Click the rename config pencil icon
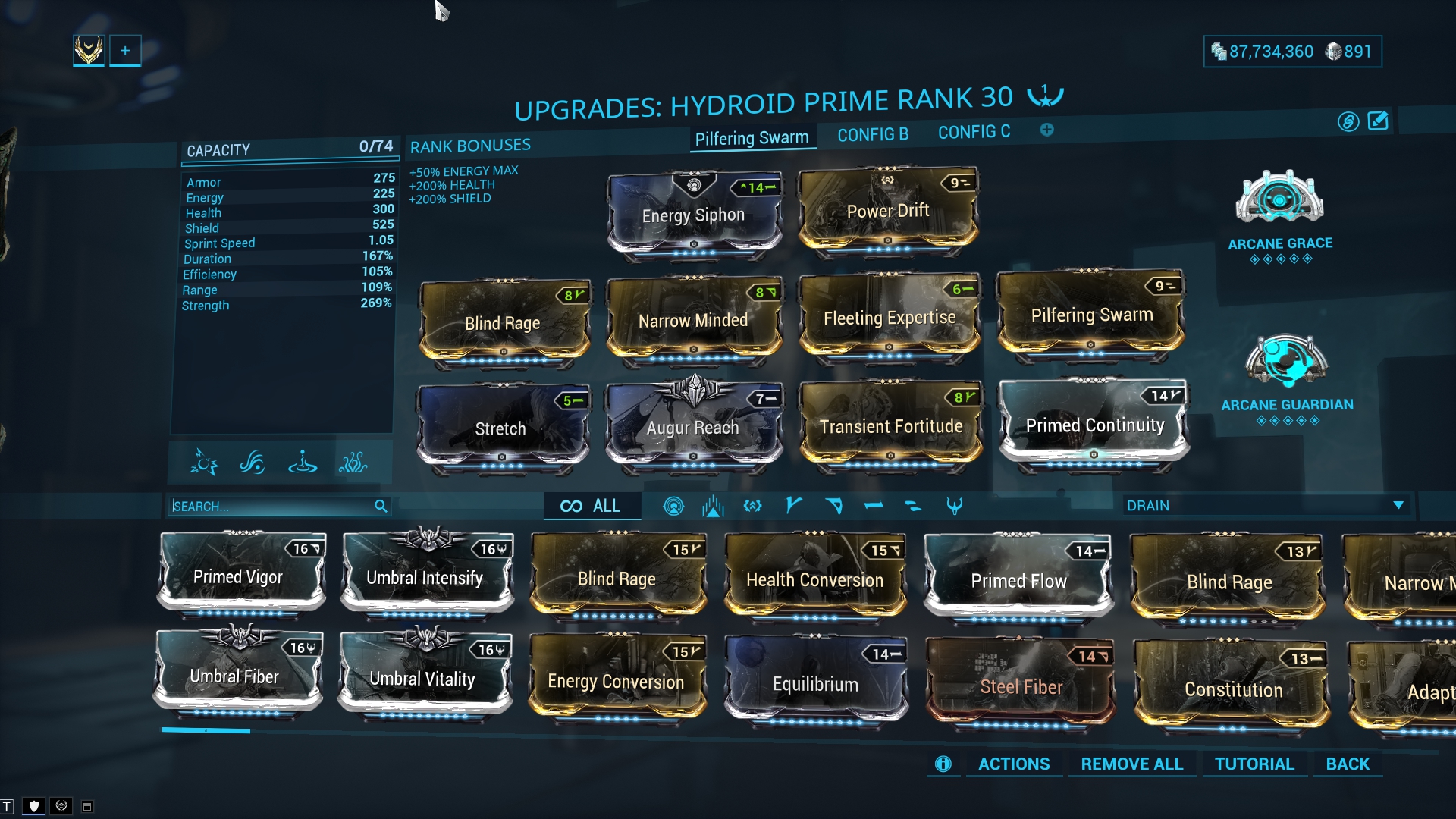The width and height of the screenshot is (1456, 819). [1377, 121]
